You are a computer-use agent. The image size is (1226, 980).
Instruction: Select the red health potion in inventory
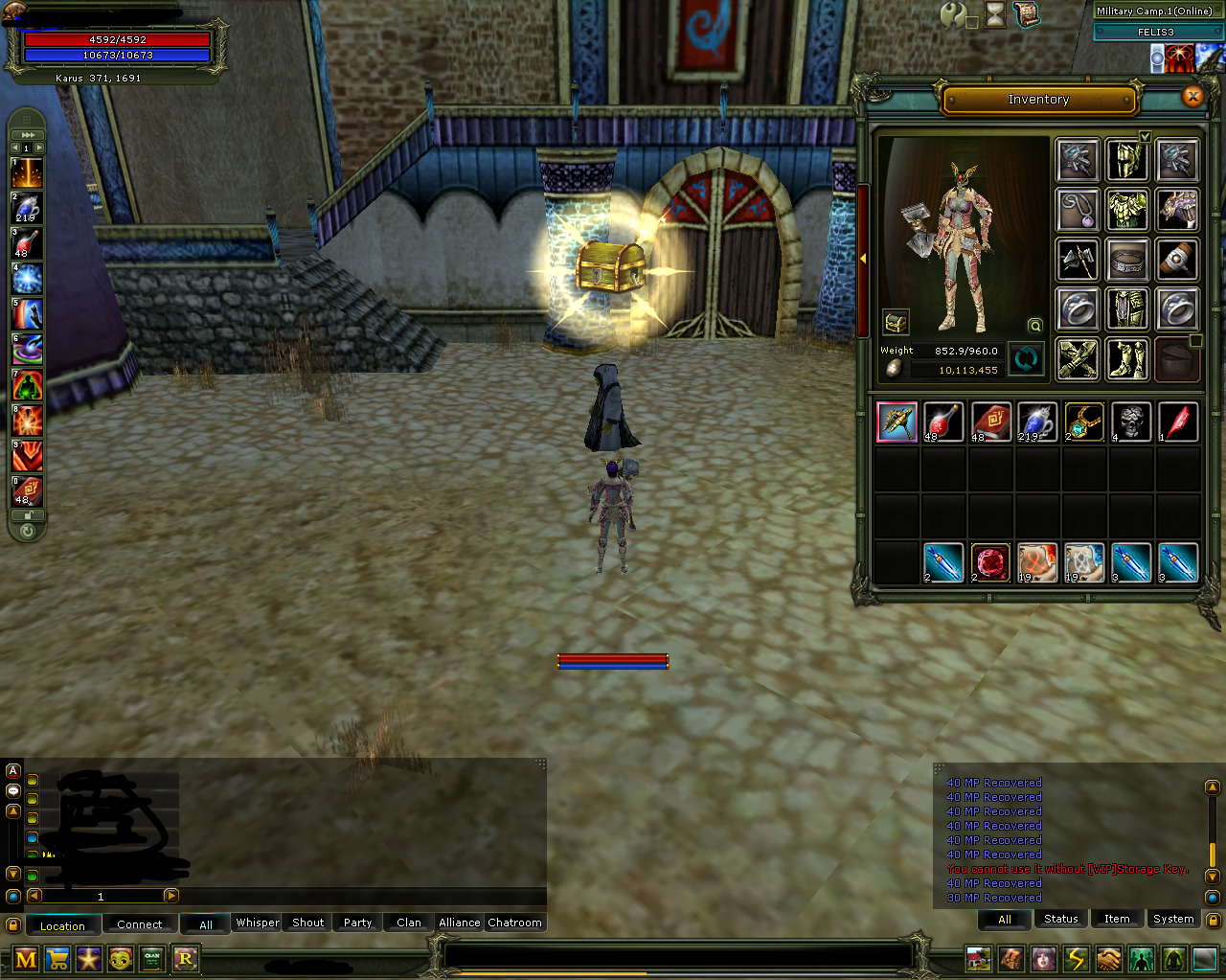943,422
